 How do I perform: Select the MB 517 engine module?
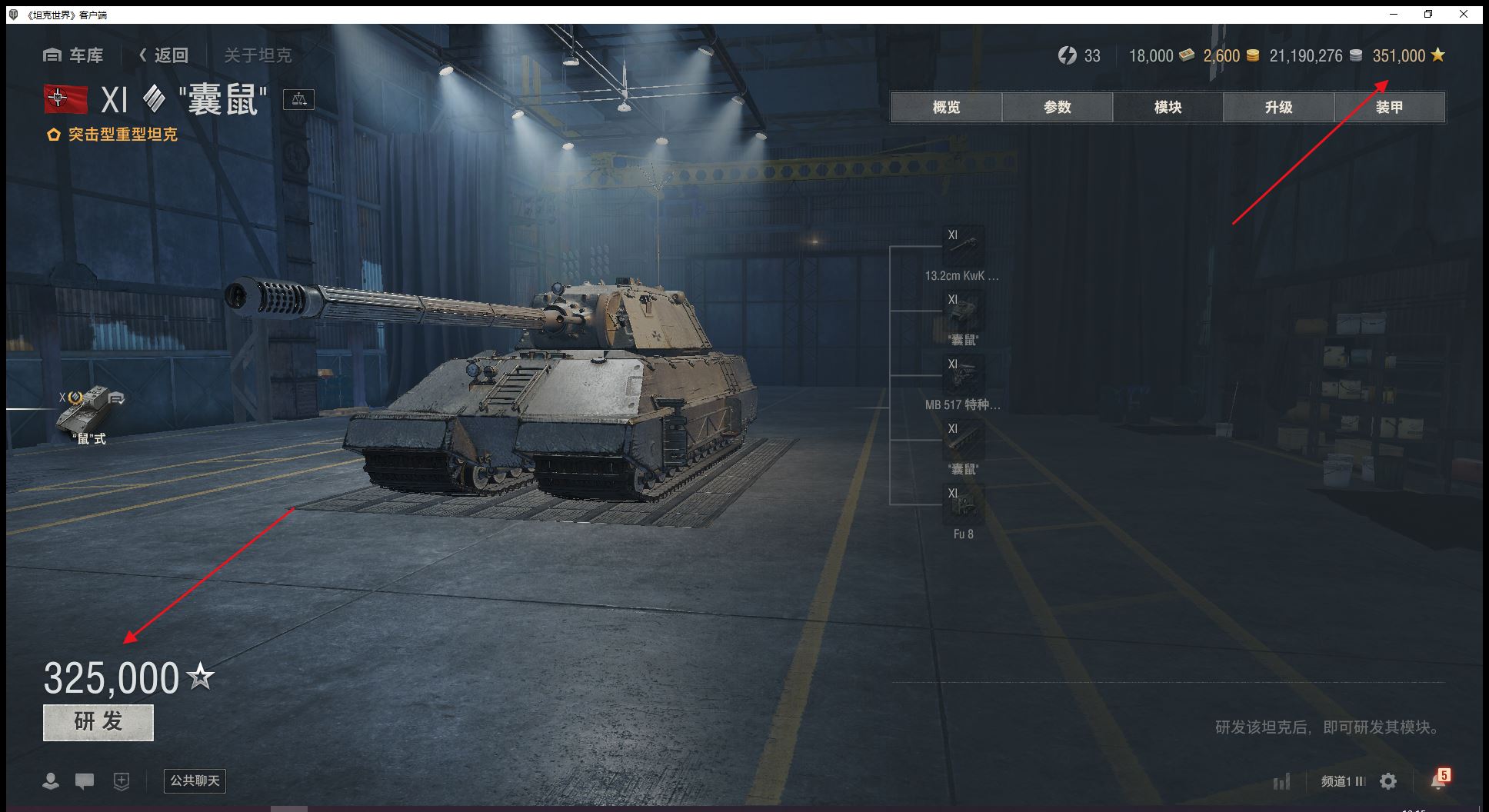pos(963,375)
